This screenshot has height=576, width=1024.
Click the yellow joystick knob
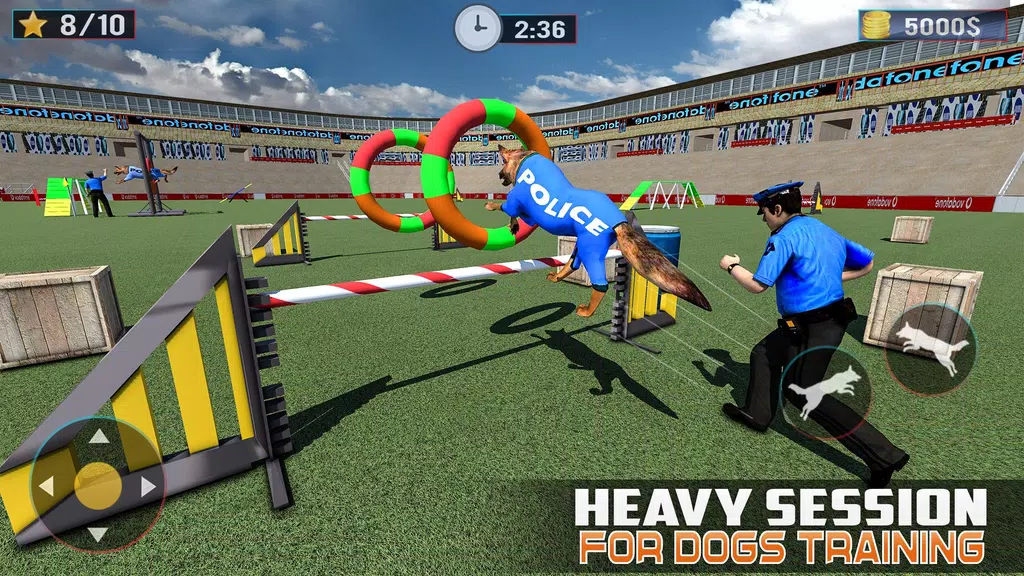coord(97,485)
